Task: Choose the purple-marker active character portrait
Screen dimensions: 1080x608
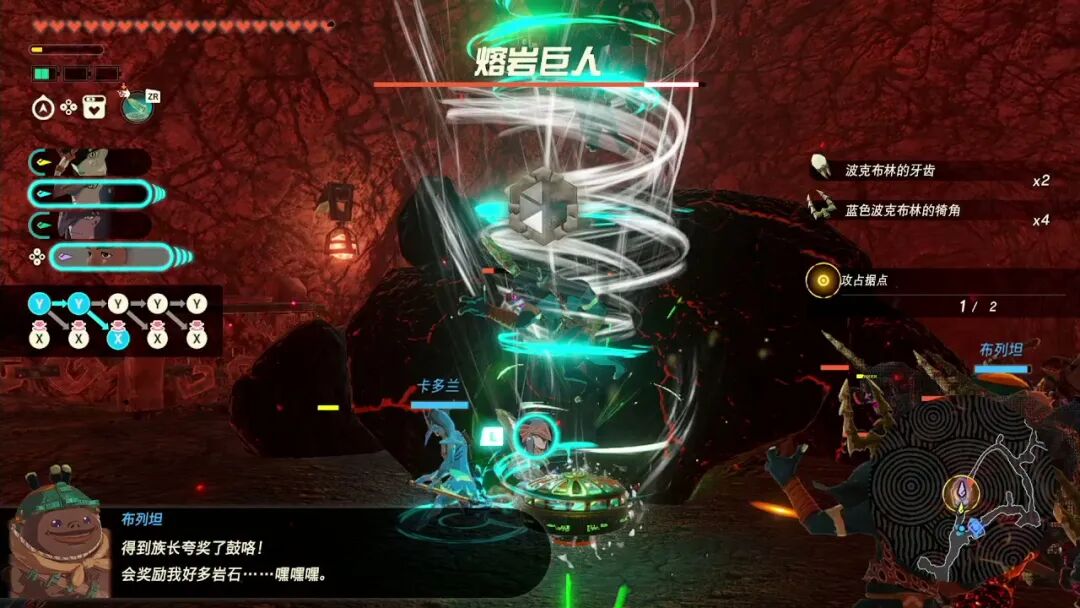Action: coord(110,257)
